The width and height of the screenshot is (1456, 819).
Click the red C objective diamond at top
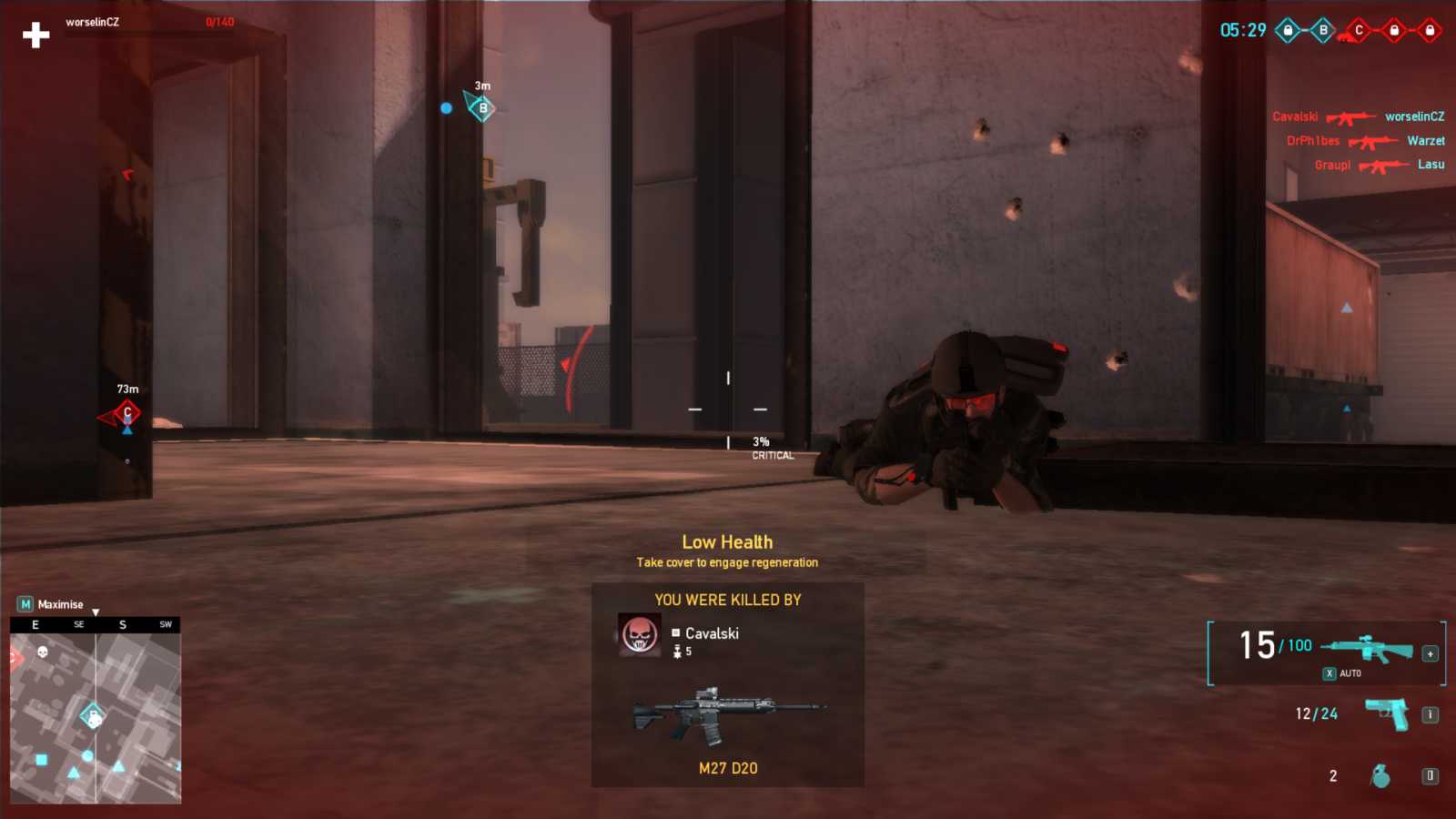click(x=1359, y=29)
